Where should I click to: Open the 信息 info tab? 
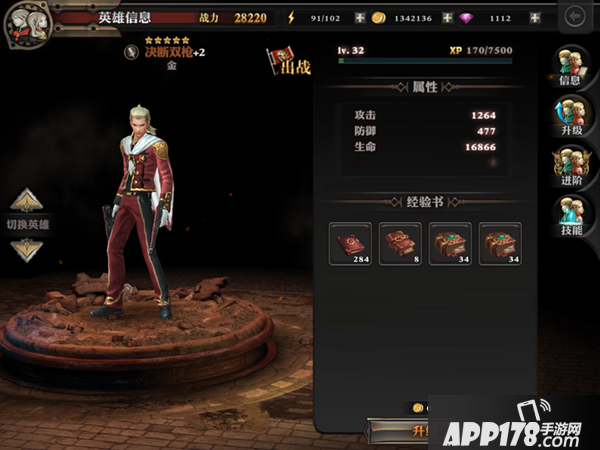point(573,68)
